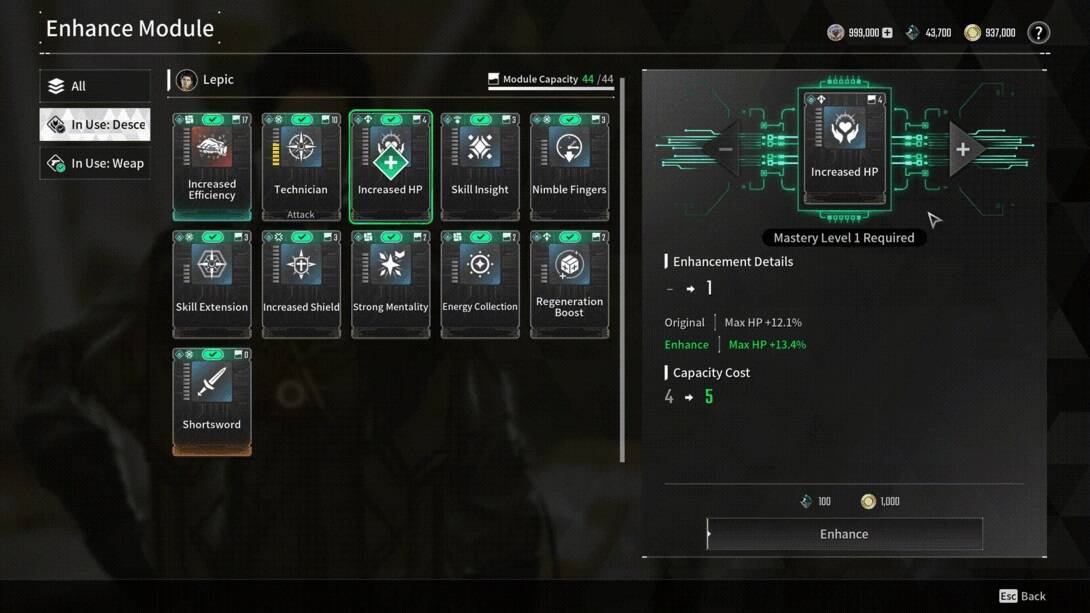This screenshot has width=1090, height=613.
Task: Switch to In Use: Descendant tab
Action: click(x=95, y=125)
